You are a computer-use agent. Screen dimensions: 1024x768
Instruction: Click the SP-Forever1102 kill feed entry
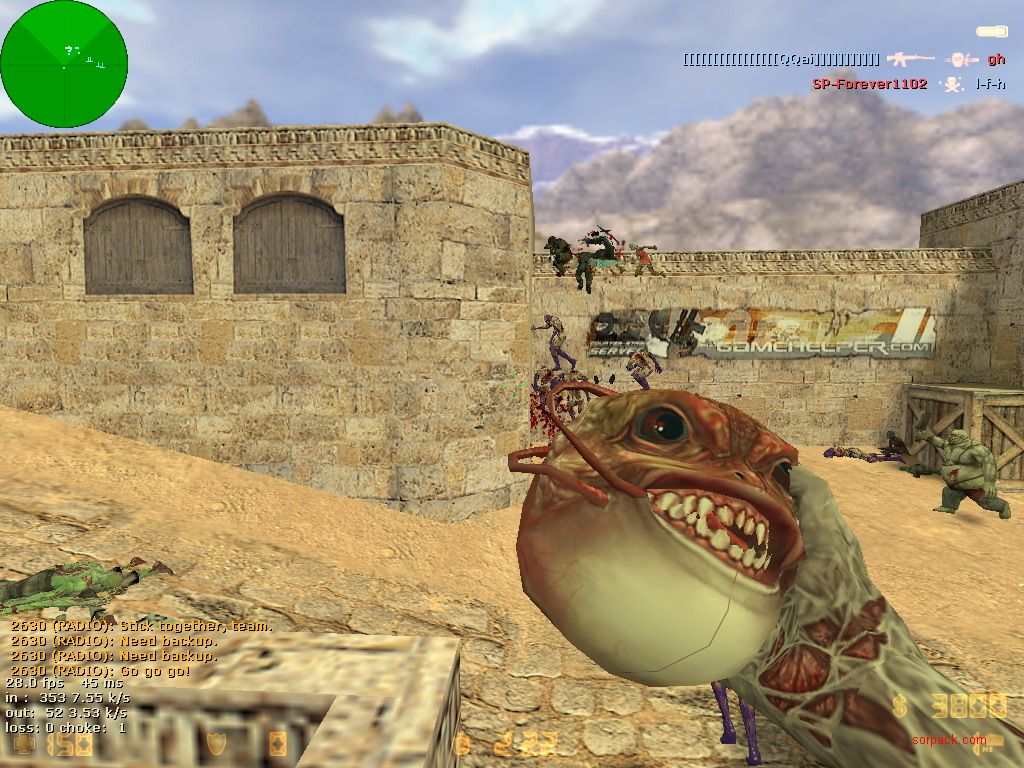coord(869,85)
